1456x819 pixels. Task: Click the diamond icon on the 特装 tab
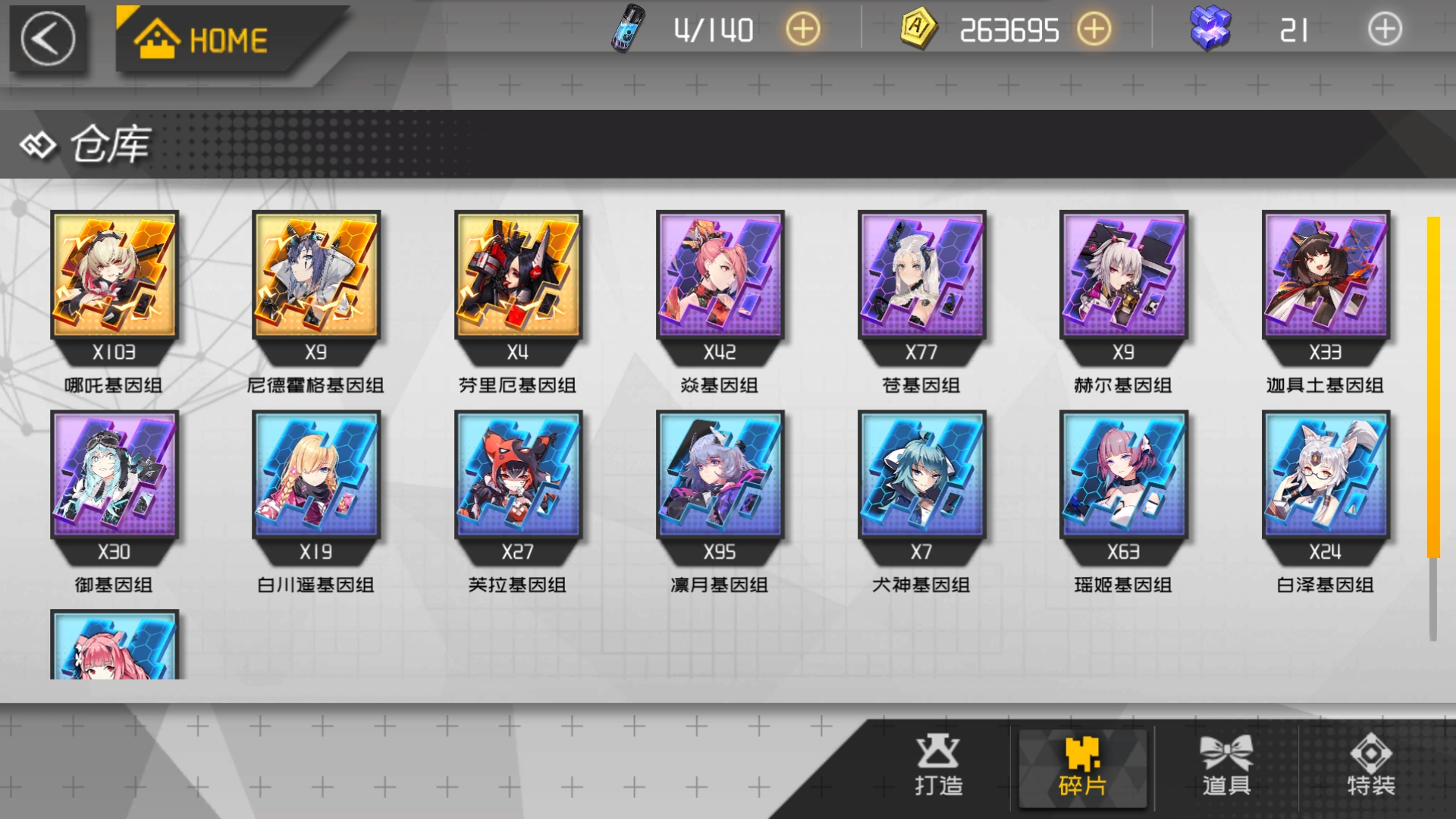point(1371,752)
